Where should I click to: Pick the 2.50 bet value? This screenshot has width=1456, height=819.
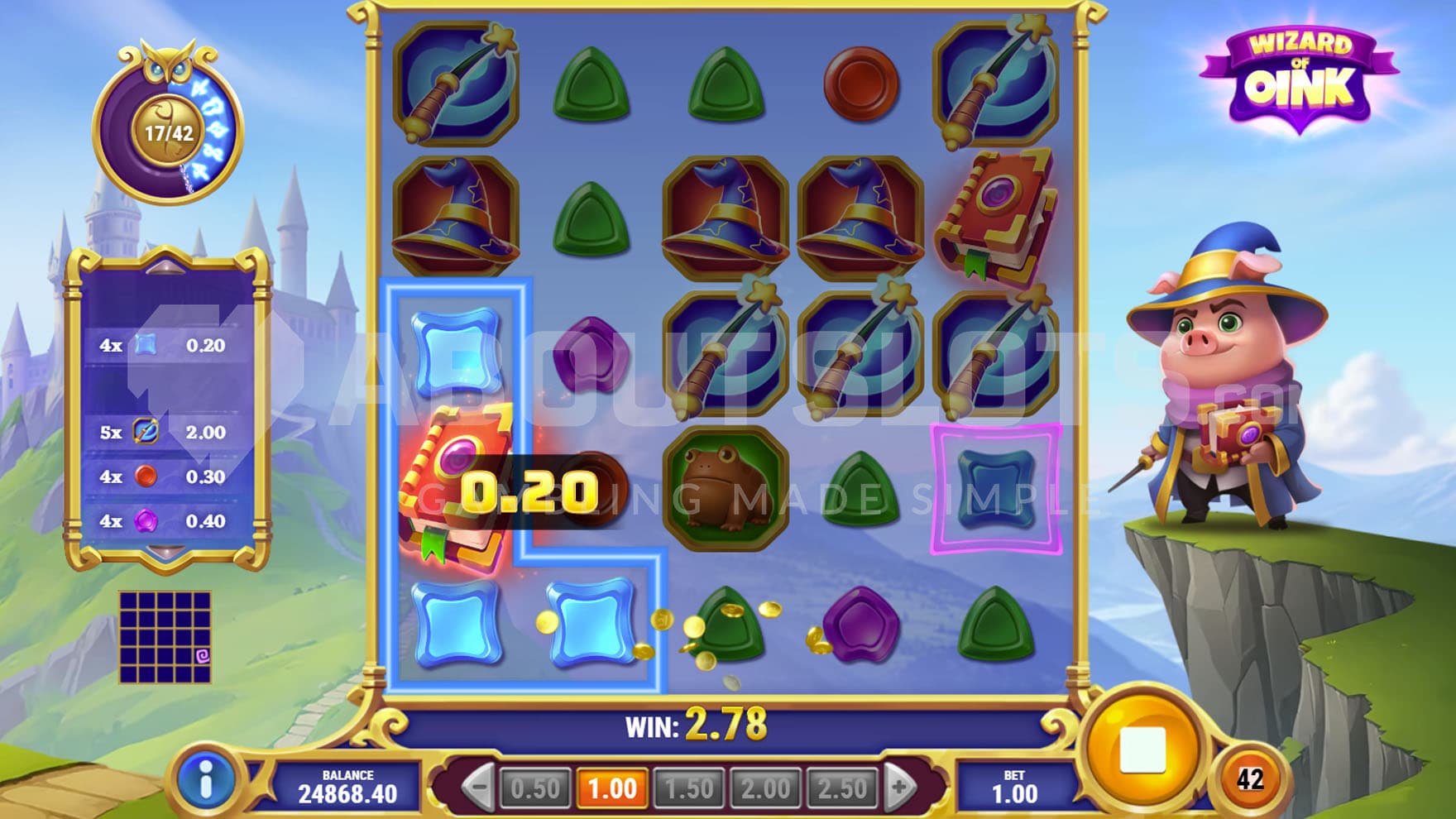tap(841, 788)
